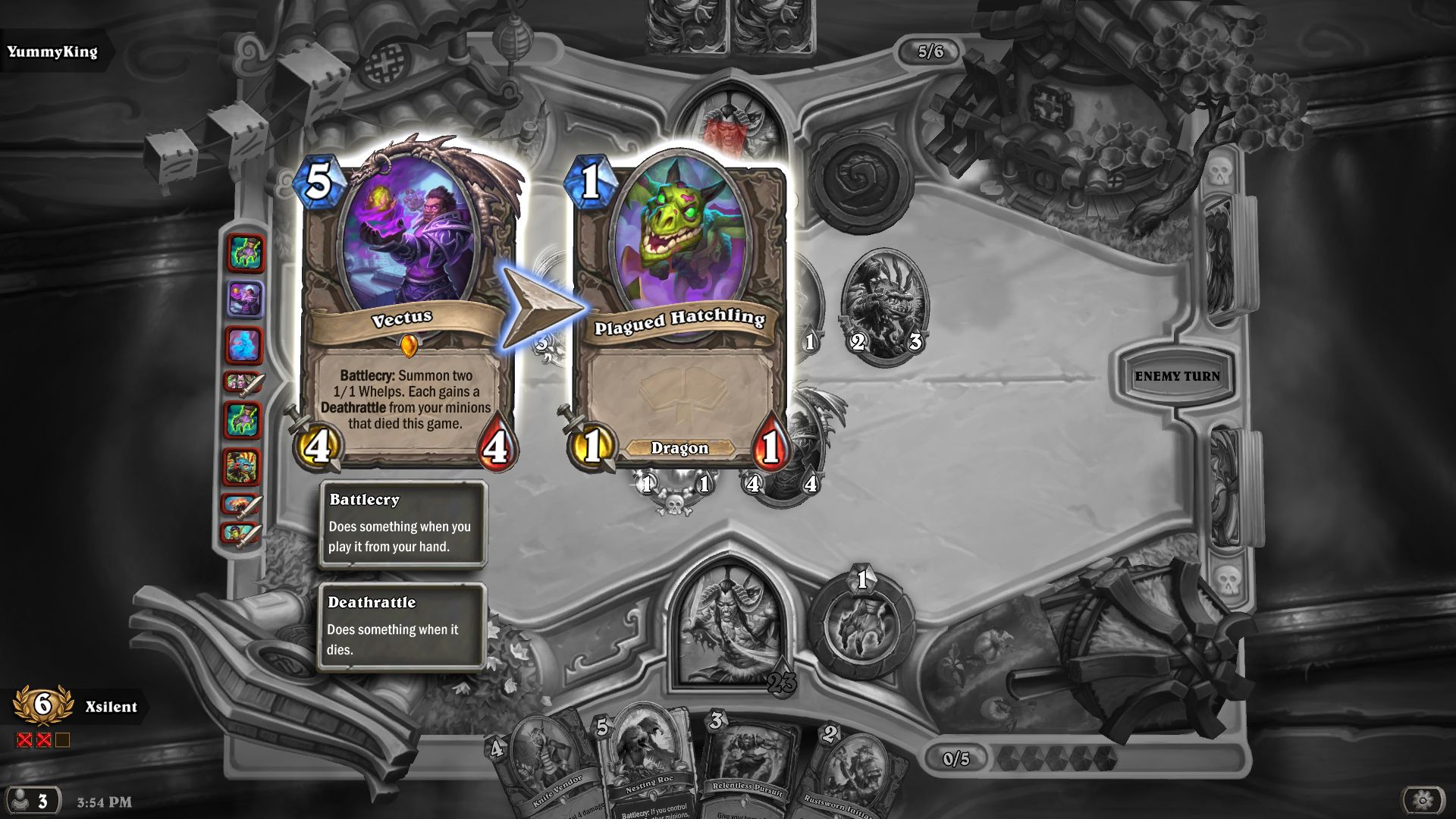Click the Battlecry tooltip box
This screenshot has height=819, width=1456.
[403, 524]
